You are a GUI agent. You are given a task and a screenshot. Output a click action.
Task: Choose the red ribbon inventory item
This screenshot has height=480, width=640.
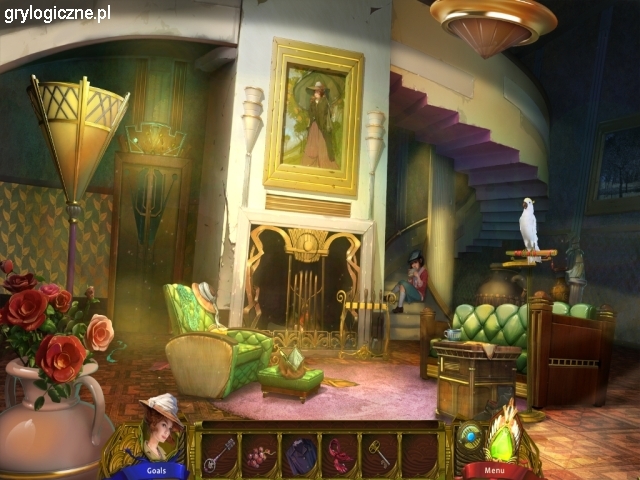(x=340, y=455)
